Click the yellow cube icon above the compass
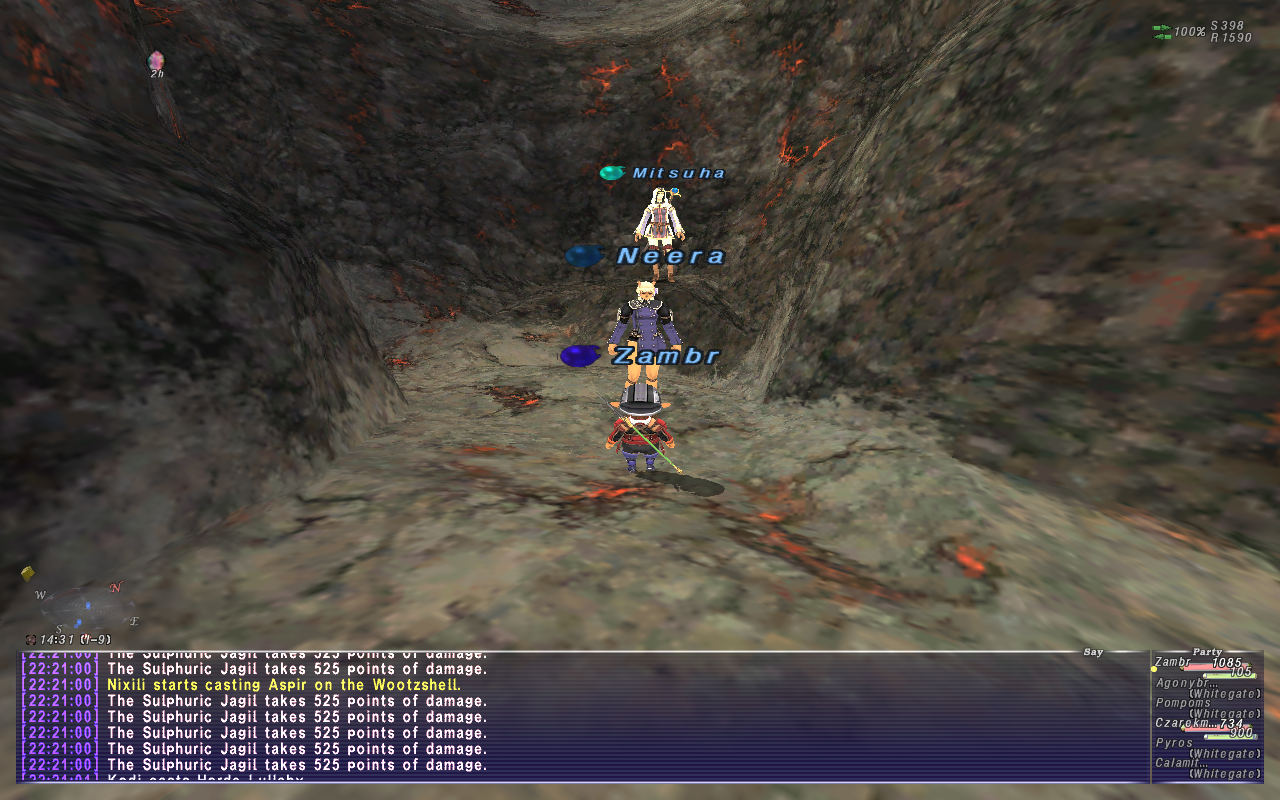The image size is (1280, 800). click(28, 574)
